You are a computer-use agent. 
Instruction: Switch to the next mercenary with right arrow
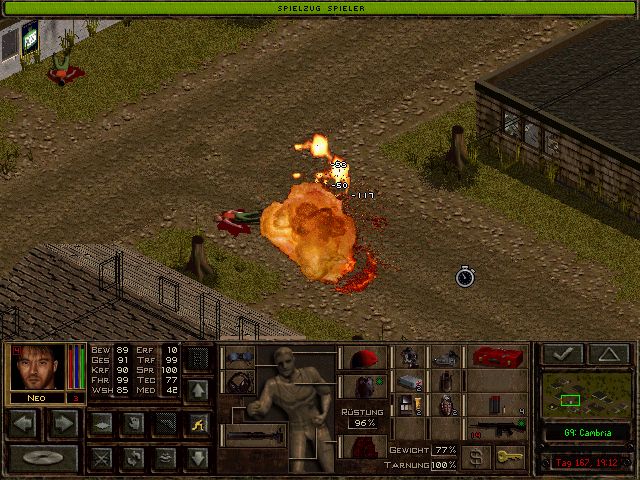coord(63,424)
